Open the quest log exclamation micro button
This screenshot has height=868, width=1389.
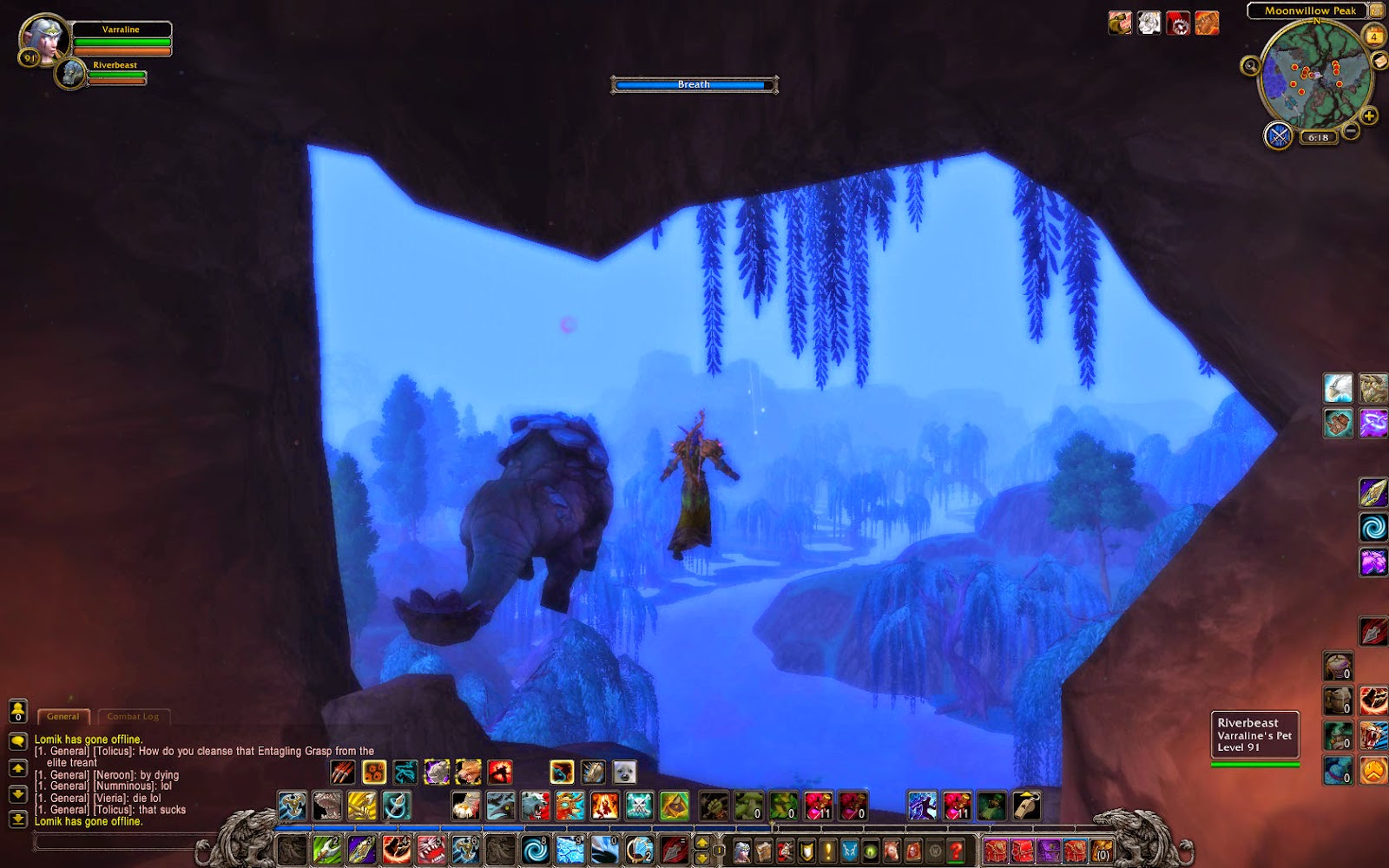coord(827,850)
